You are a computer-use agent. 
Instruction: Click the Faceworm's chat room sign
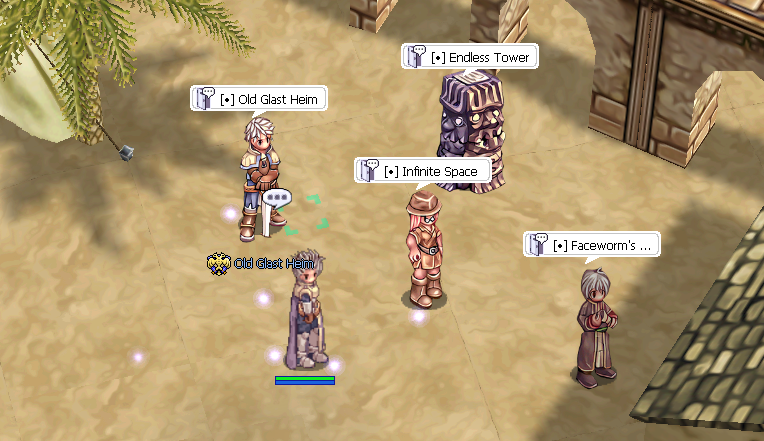click(x=592, y=245)
